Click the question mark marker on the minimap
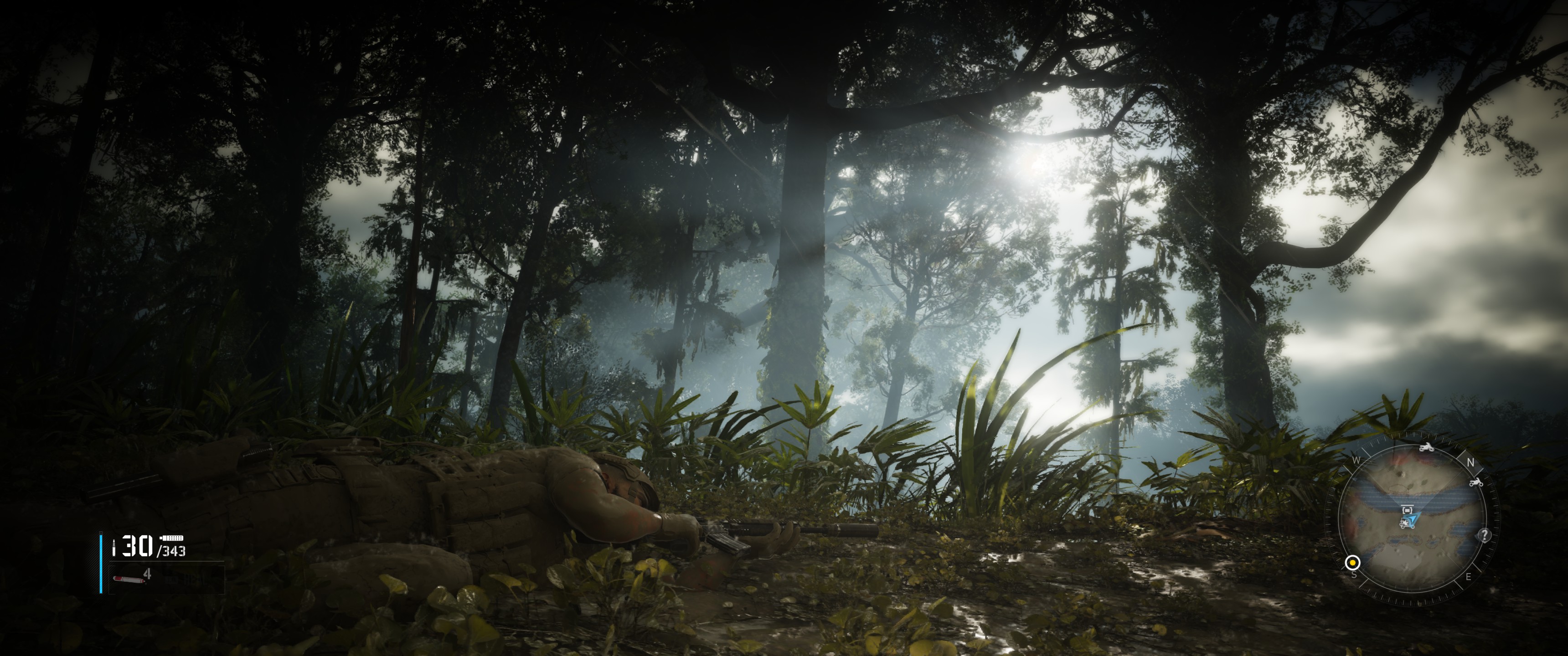Viewport: 1568px width, 656px height. (1485, 535)
